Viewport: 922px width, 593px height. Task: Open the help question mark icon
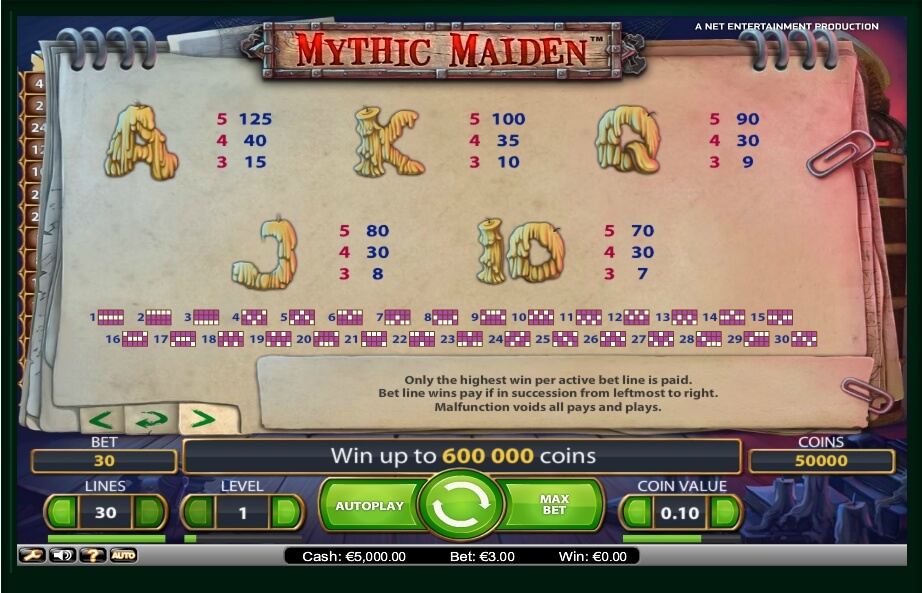point(92,555)
